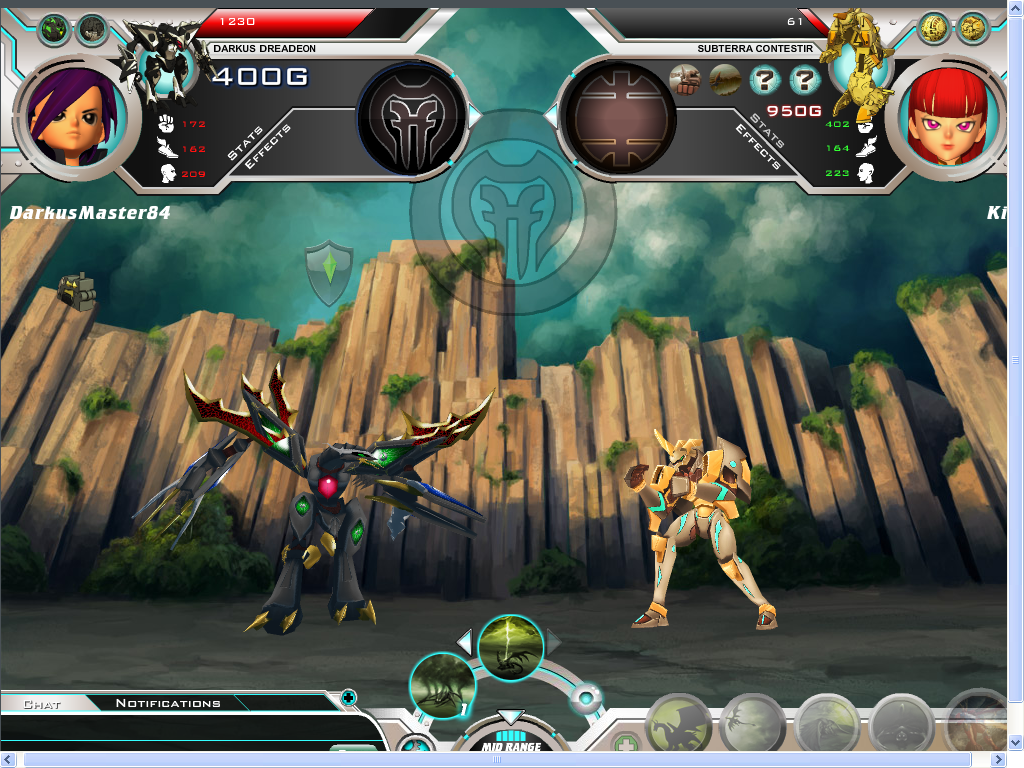Image resolution: width=1024 pixels, height=768 pixels.
Task: Click the green shield status icon
Action: click(329, 273)
